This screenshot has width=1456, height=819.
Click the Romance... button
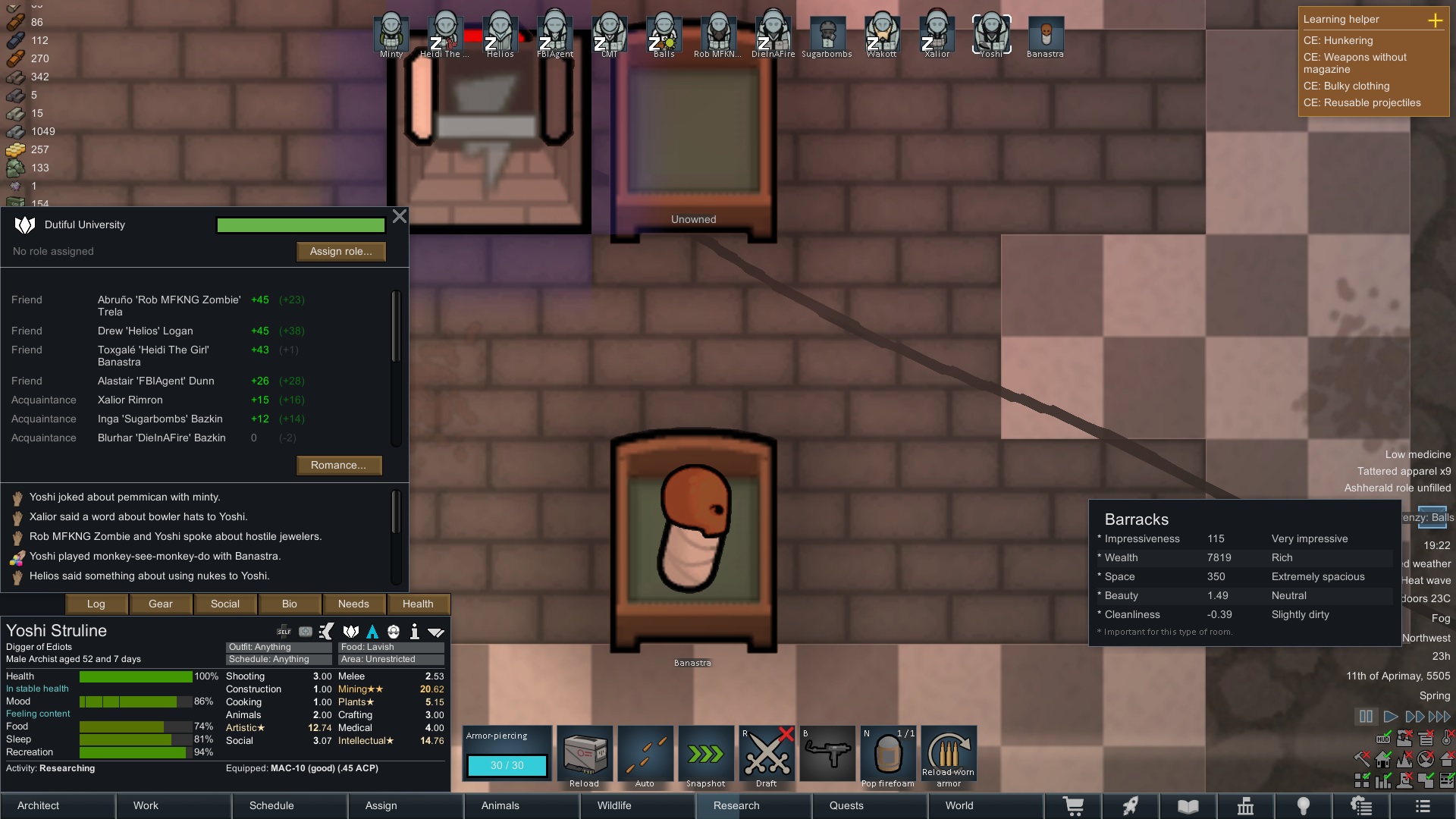pyautogui.click(x=339, y=465)
